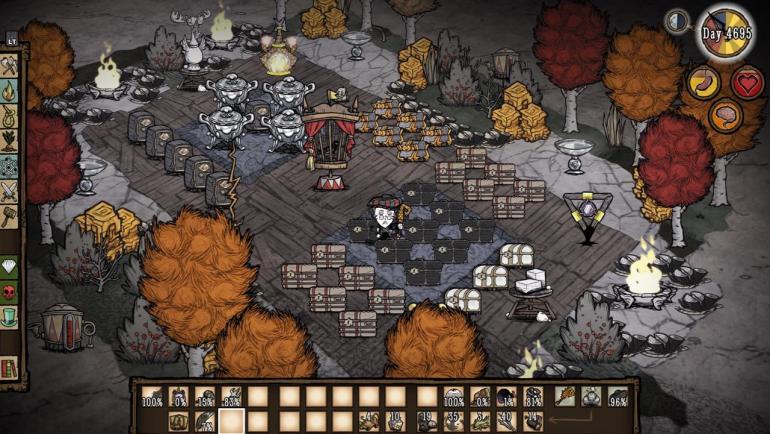Pick the item stack of 19
The image size is (770, 434).
point(426,420)
